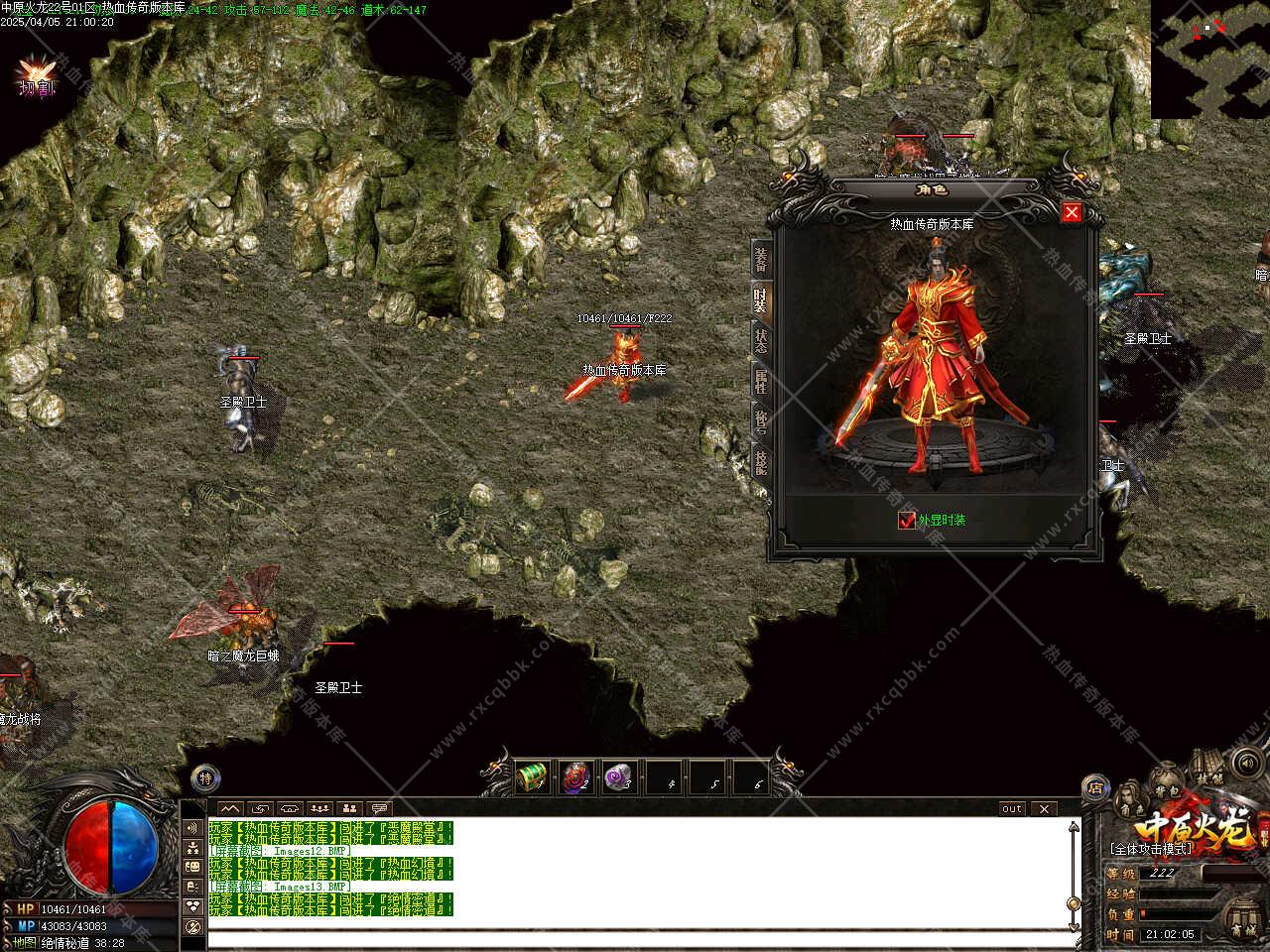1270x952 pixels.
Task: Click the 店 shop round button
Action: click(x=1095, y=788)
